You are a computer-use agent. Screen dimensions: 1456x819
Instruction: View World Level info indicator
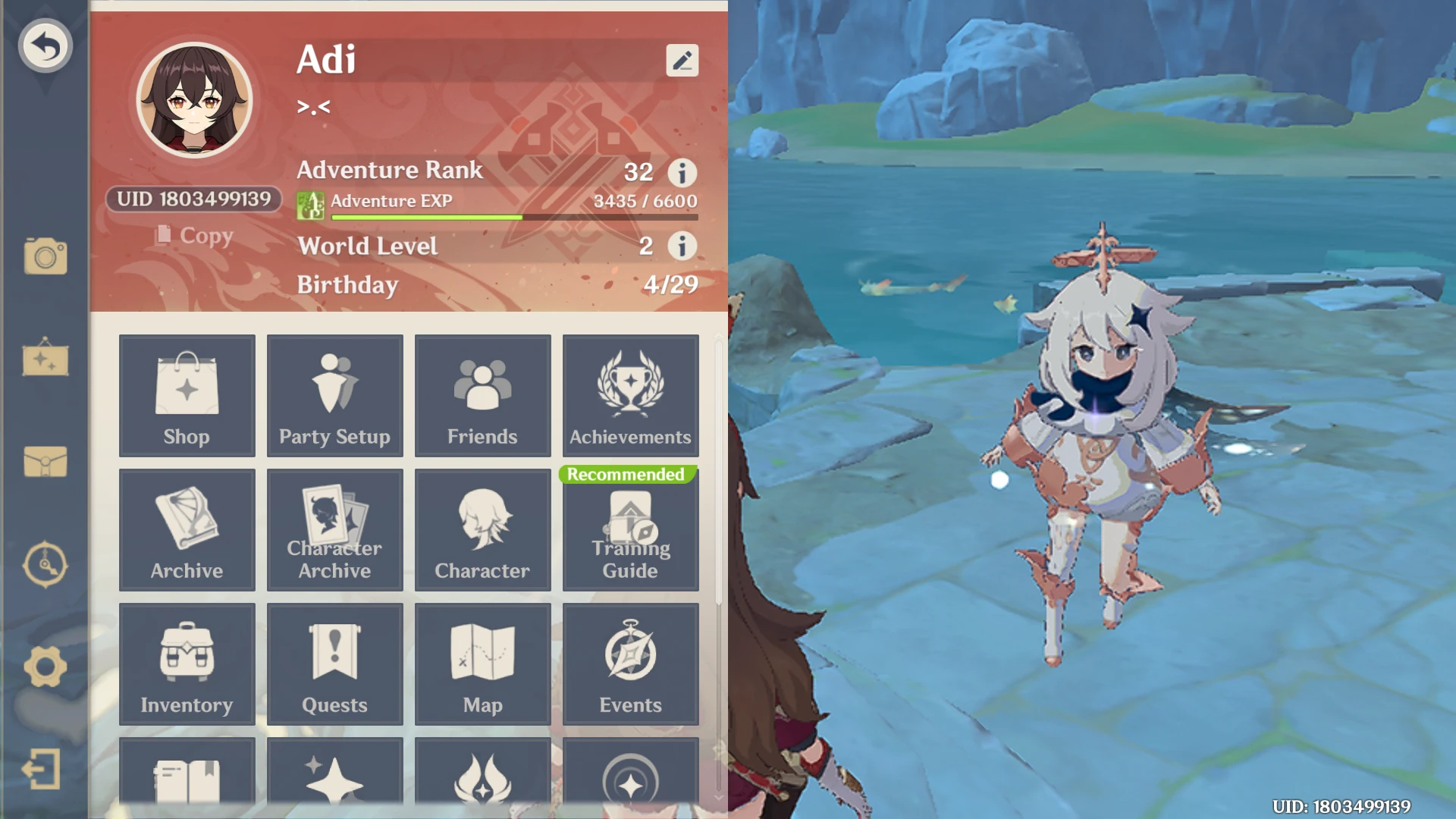tap(682, 246)
